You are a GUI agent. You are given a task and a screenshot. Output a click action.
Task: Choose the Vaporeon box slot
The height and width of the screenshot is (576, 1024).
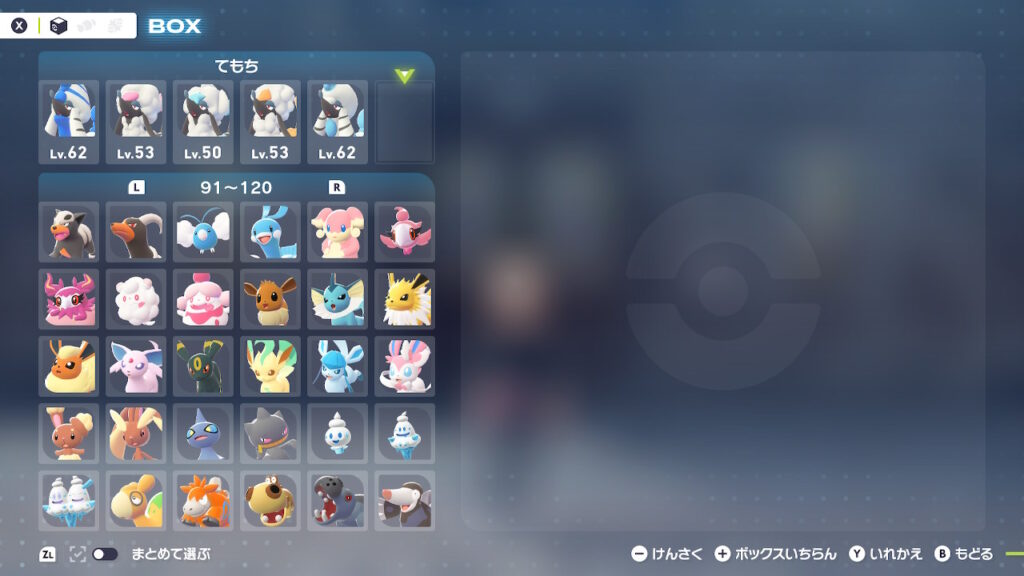(x=337, y=299)
